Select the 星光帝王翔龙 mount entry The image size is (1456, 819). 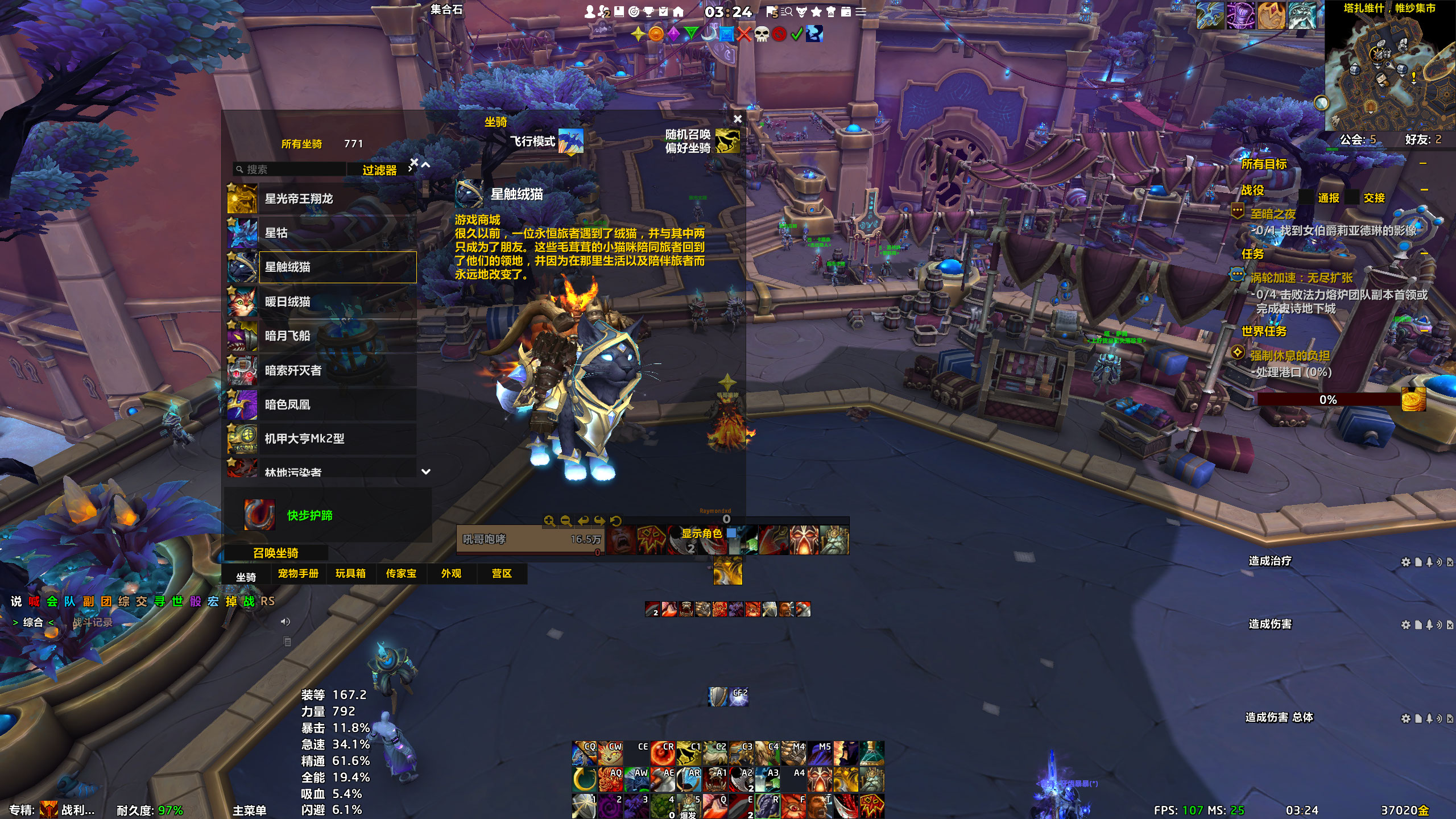[322, 199]
